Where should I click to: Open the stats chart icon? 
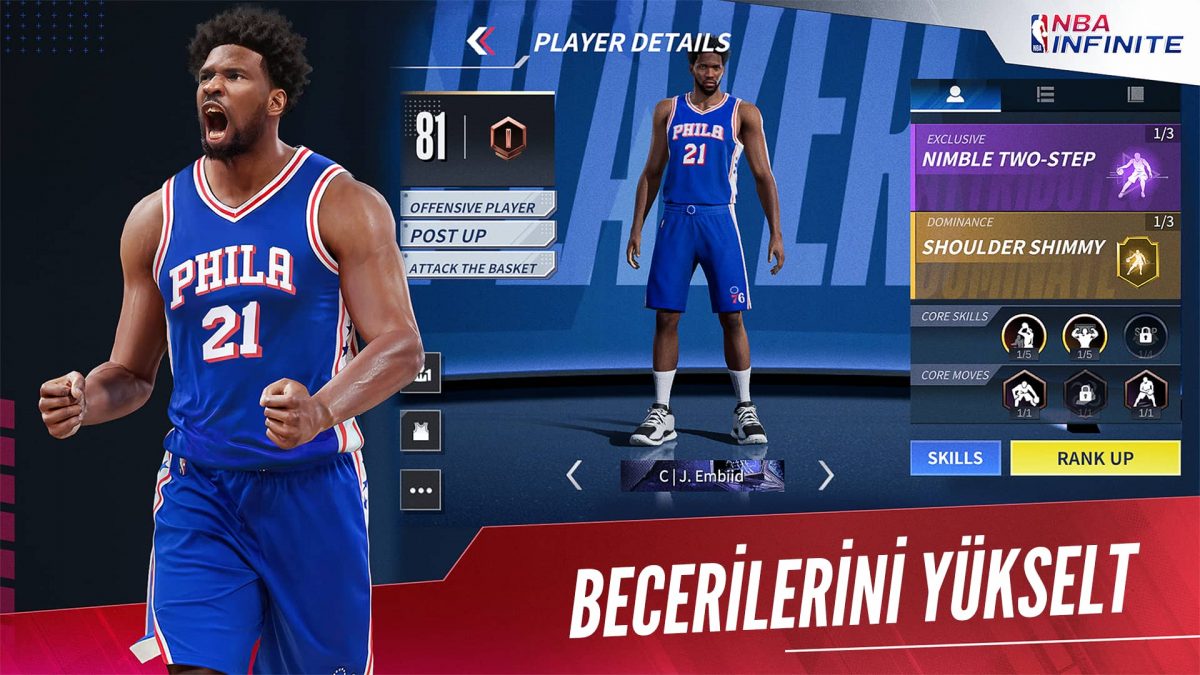point(421,373)
